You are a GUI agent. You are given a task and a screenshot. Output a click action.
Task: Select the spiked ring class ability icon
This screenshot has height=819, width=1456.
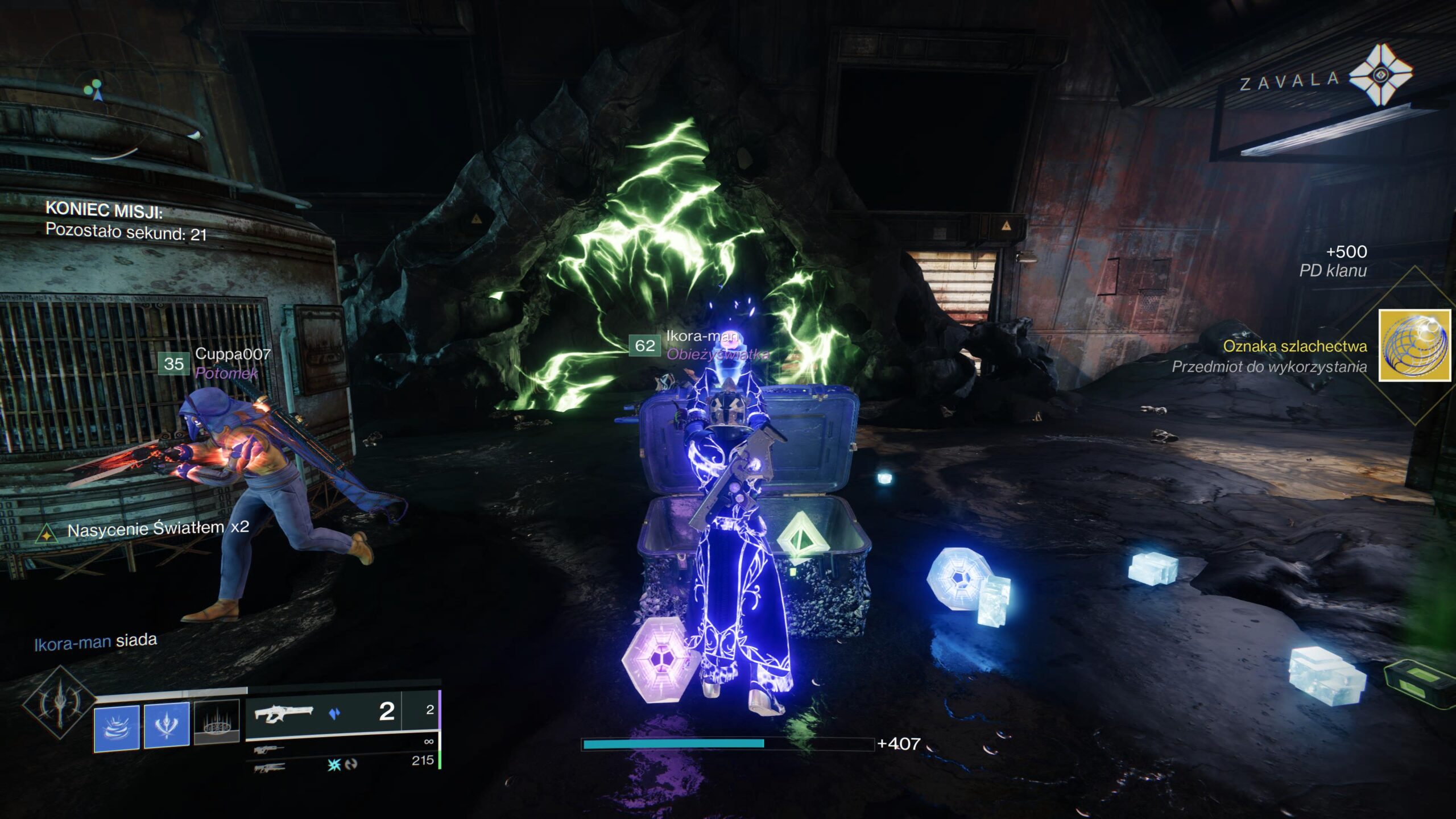pyautogui.click(x=217, y=722)
